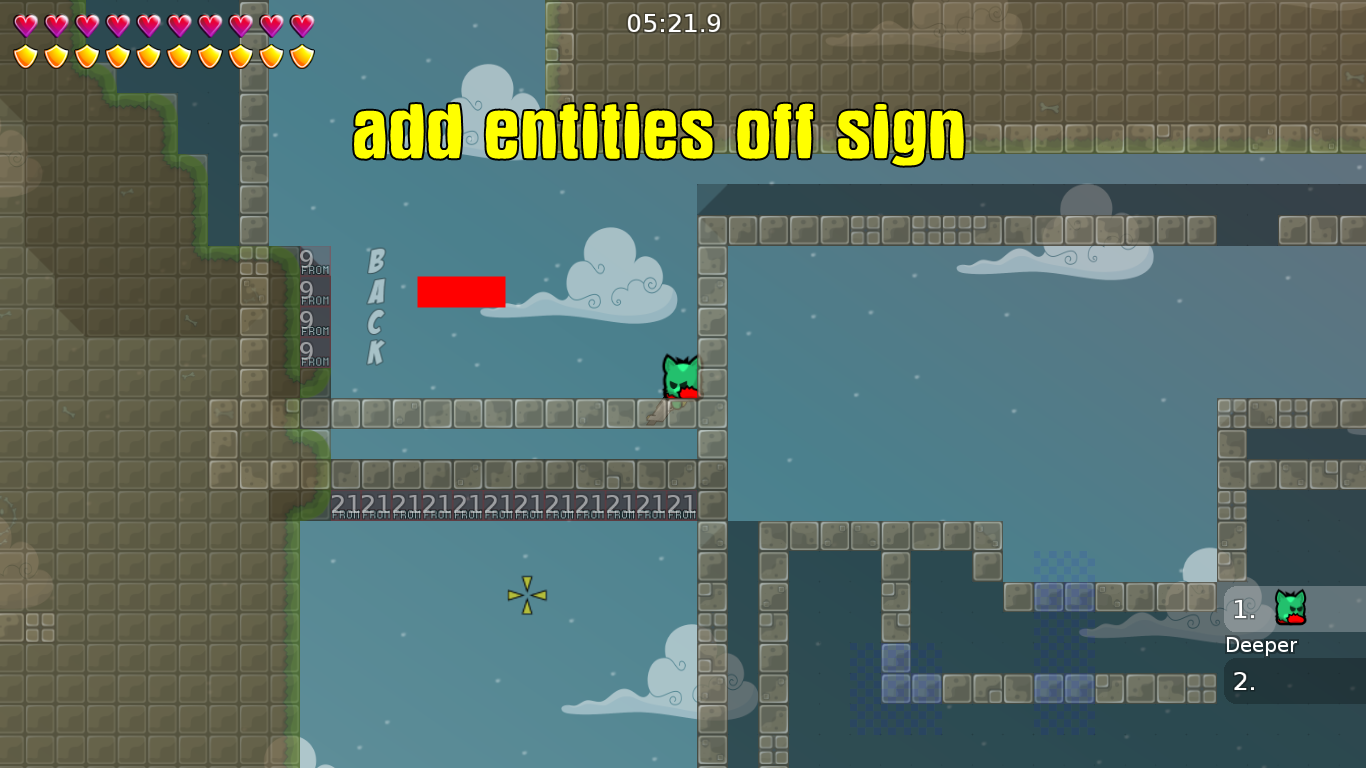The image size is (1366, 768).
Task: Click the BACK sign text
Action: point(375,310)
